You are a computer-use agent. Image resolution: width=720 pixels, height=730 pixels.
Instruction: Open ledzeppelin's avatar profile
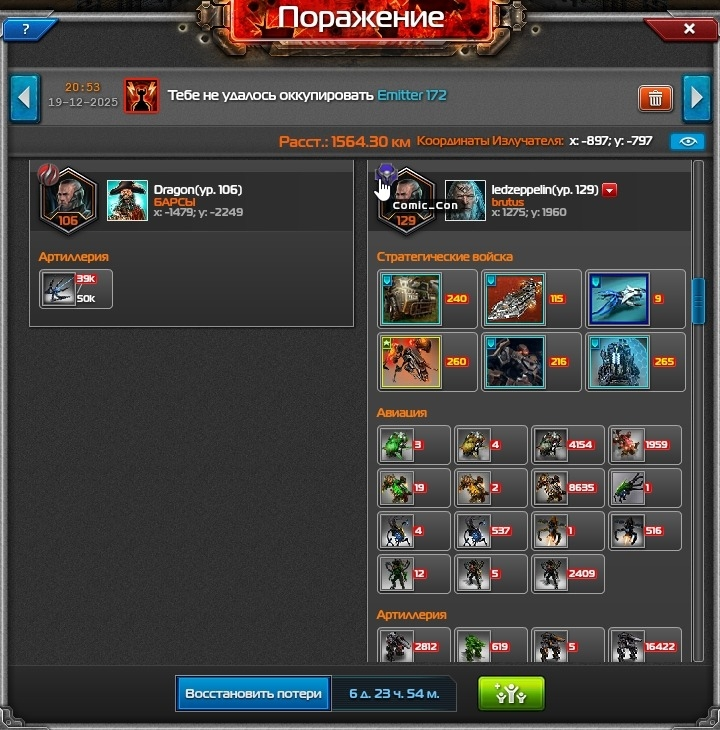click(465, 200)
